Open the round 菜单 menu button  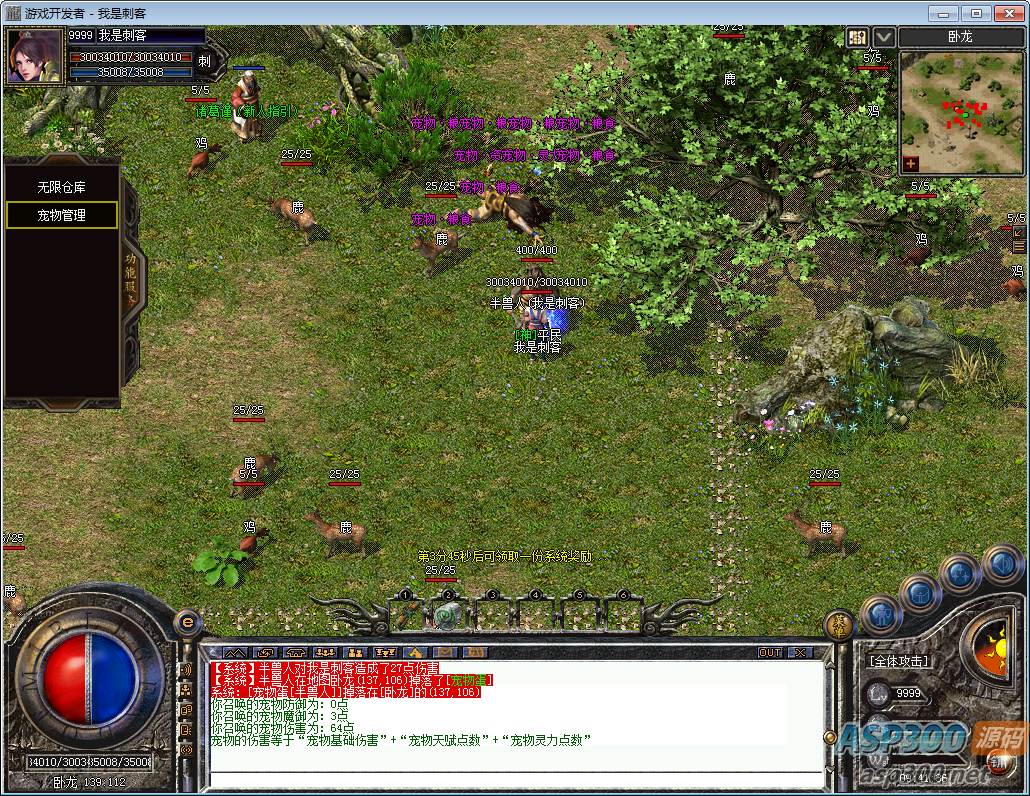pyautogui.click(x=840, y=624)
